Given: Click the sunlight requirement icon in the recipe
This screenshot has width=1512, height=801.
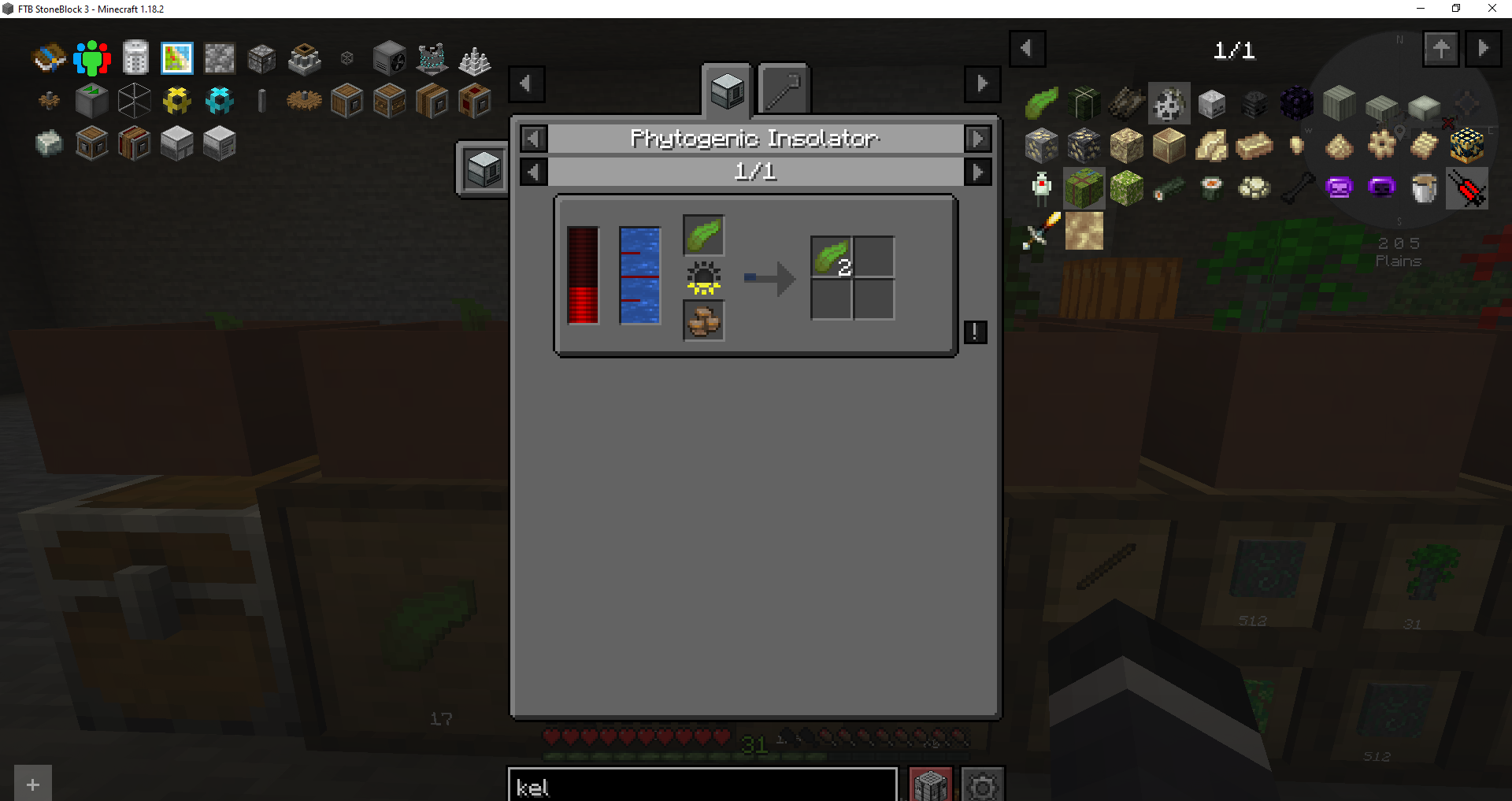Looking at the screenshot, I should pos(703,277).
